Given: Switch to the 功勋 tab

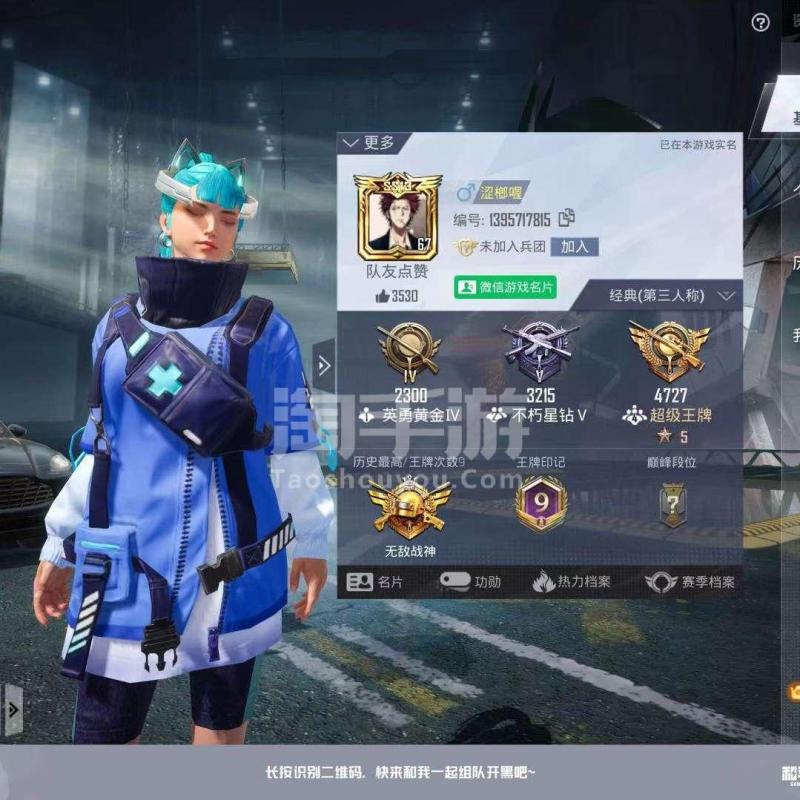Looking at the screenshot, I should [x=472, y=582].
